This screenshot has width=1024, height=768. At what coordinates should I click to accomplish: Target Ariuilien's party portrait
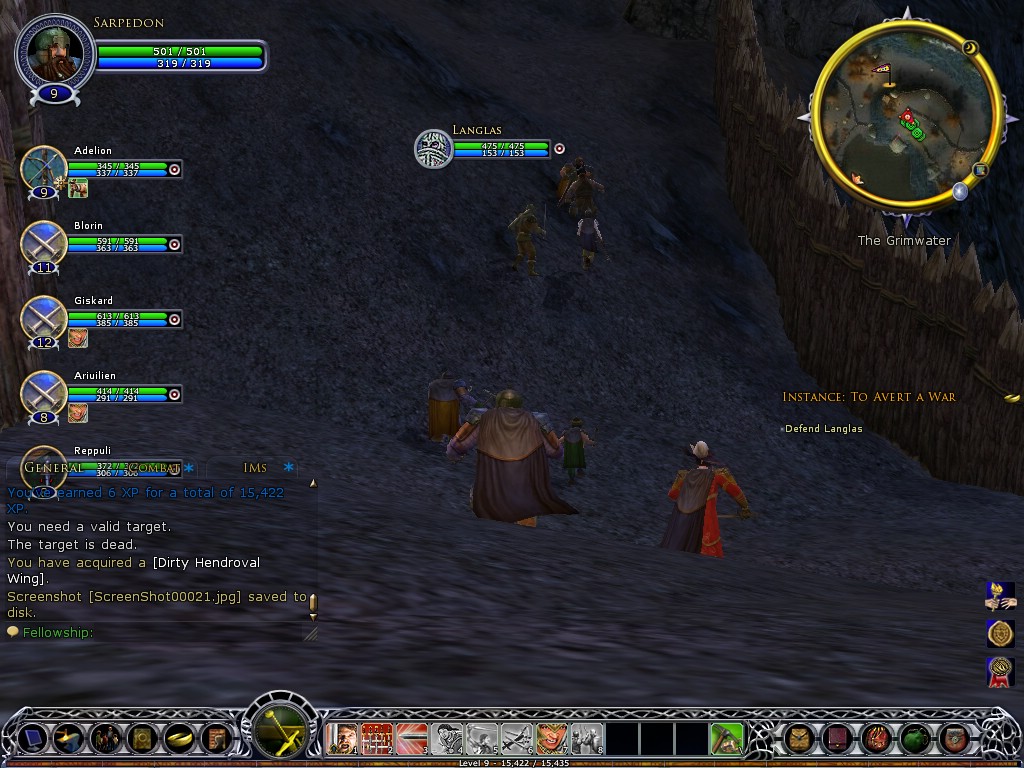tap(43, 393)
